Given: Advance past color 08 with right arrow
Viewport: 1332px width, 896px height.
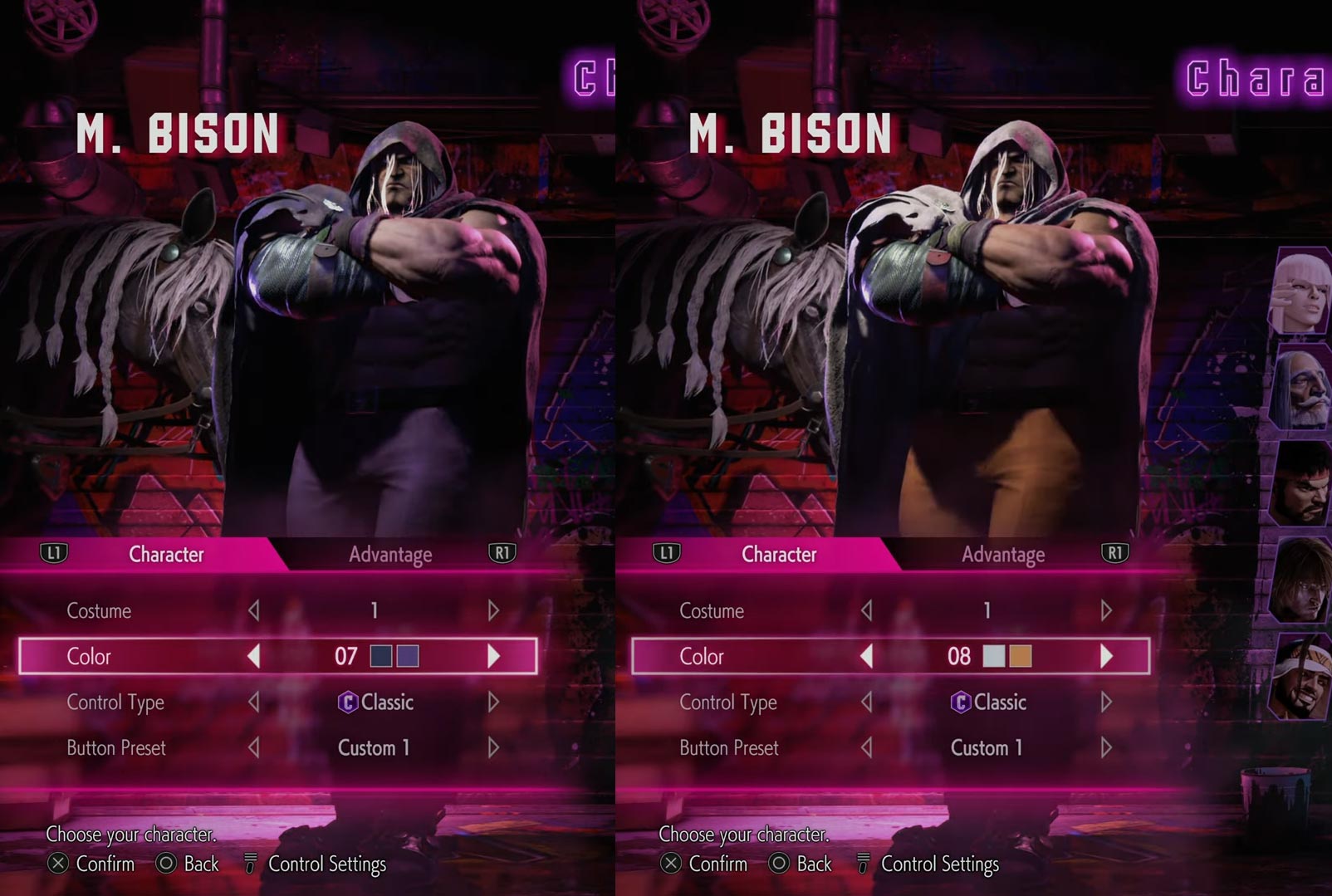Looking at the screenshot, I should [1106, 656].
